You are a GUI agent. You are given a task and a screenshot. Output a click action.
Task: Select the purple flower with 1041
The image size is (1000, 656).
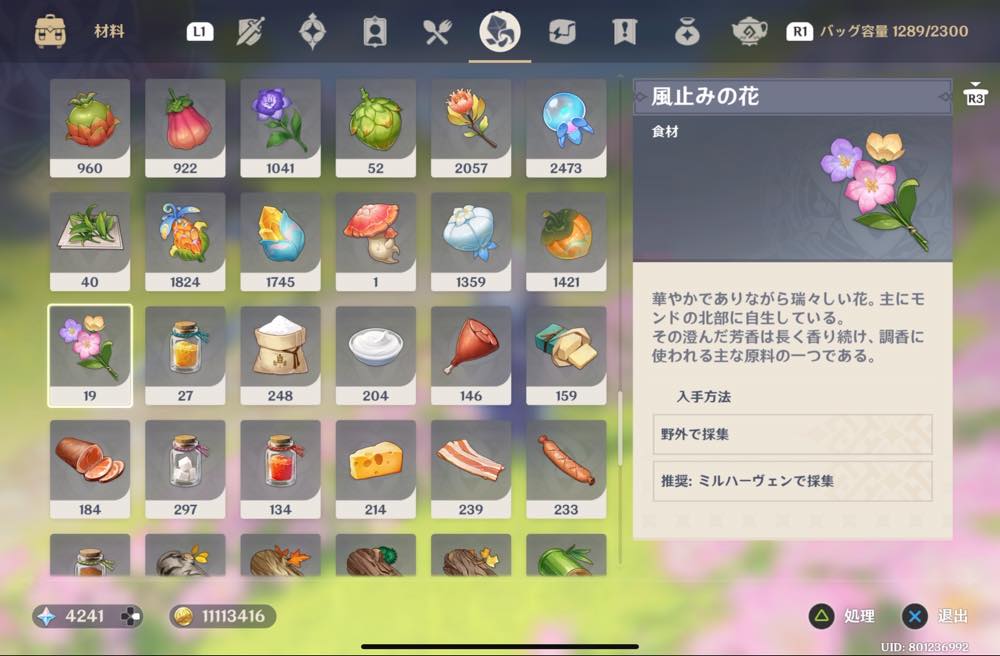[280, 127]
